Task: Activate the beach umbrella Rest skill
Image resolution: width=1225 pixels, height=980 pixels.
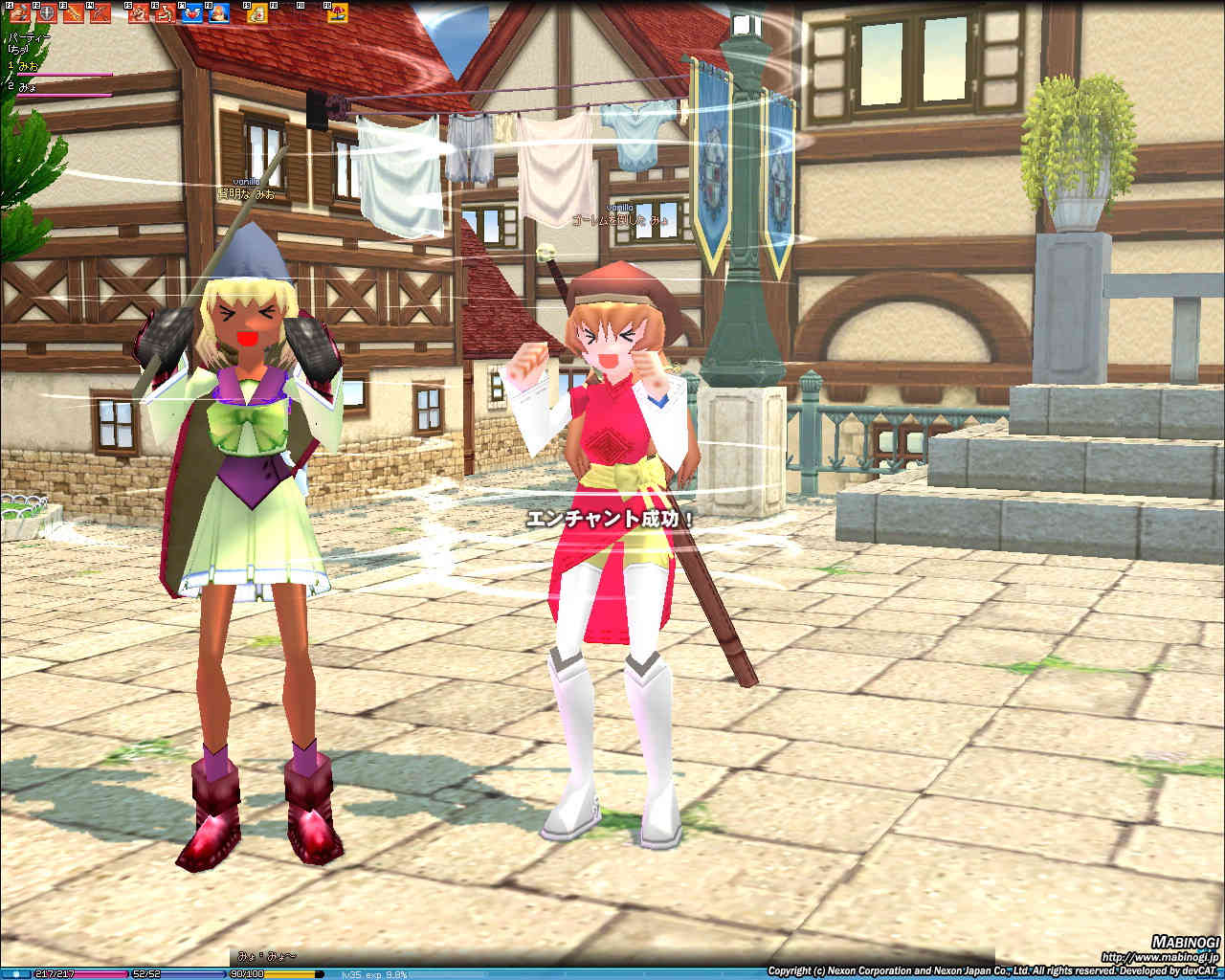Action: (x=338, y=12)
